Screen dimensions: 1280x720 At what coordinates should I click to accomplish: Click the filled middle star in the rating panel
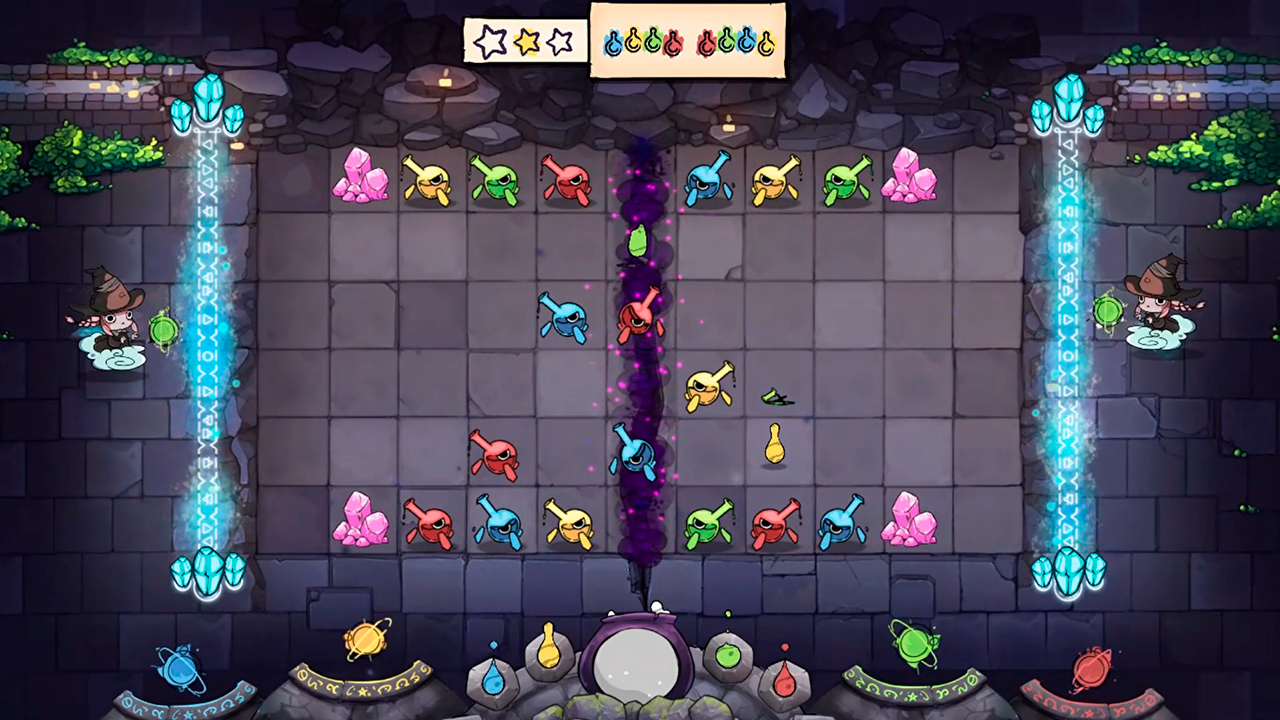(525, 41)
